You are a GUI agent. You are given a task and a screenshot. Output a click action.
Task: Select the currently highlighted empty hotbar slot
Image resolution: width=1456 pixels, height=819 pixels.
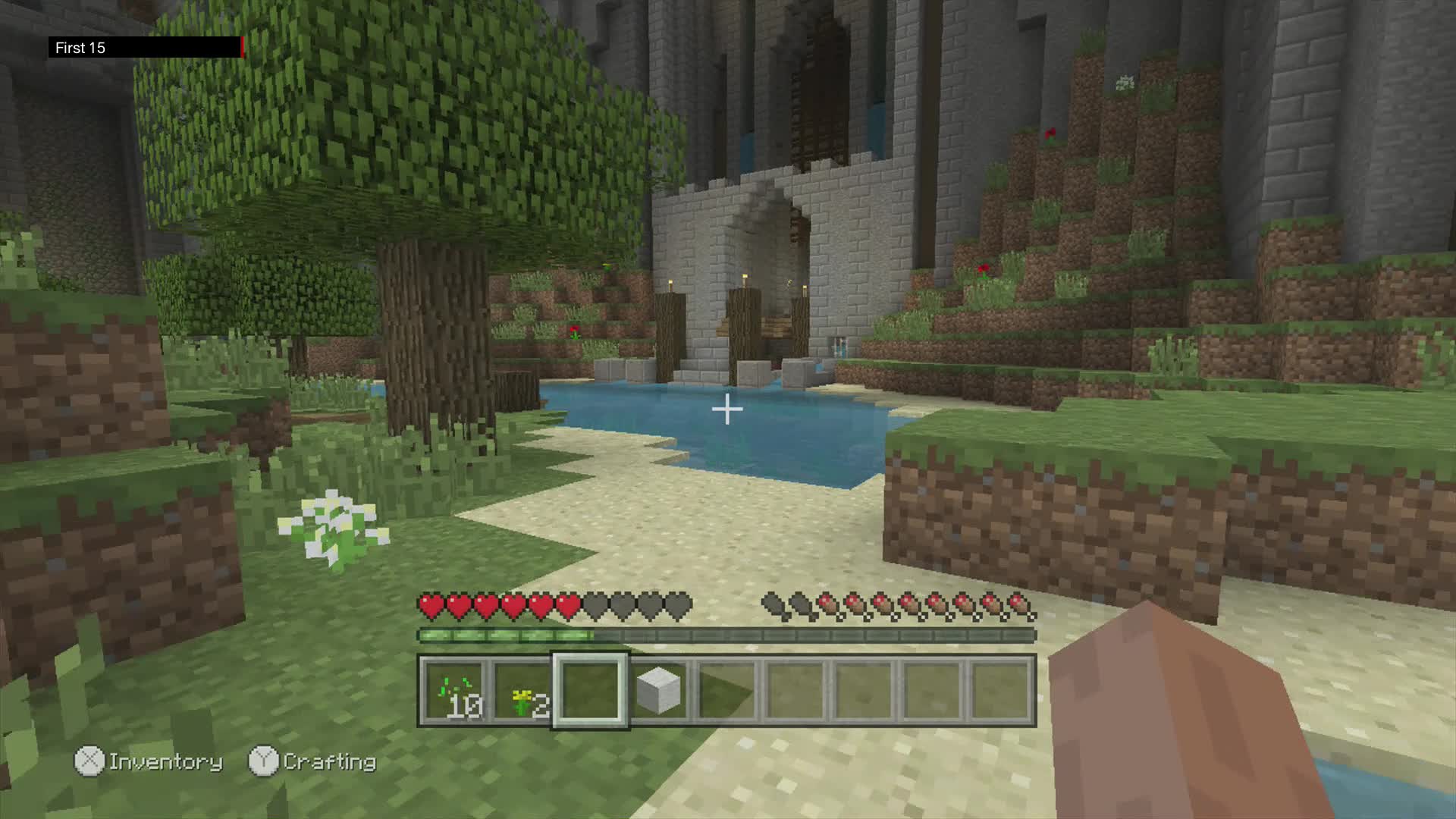click(x=590, y=690)
